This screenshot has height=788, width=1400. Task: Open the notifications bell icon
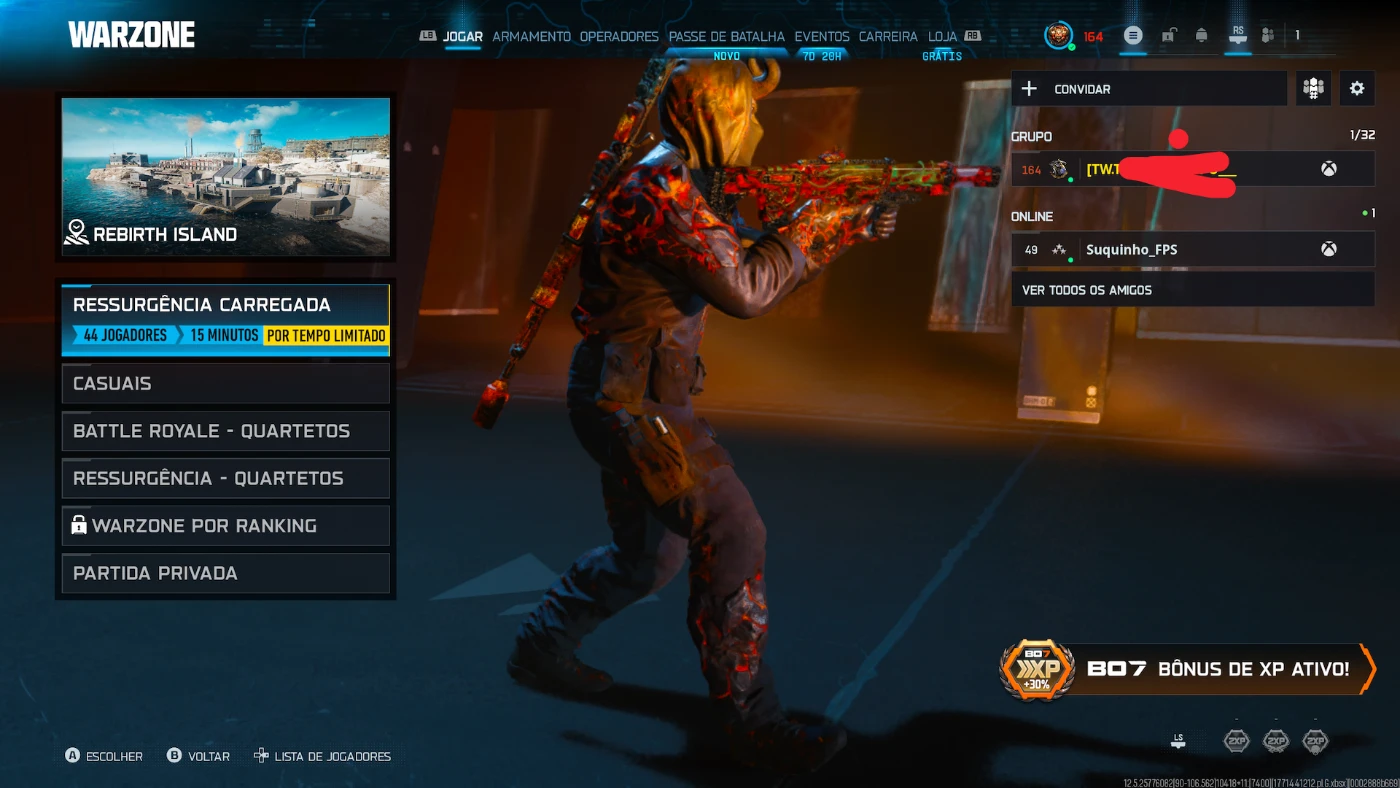tap(1201, 36)
